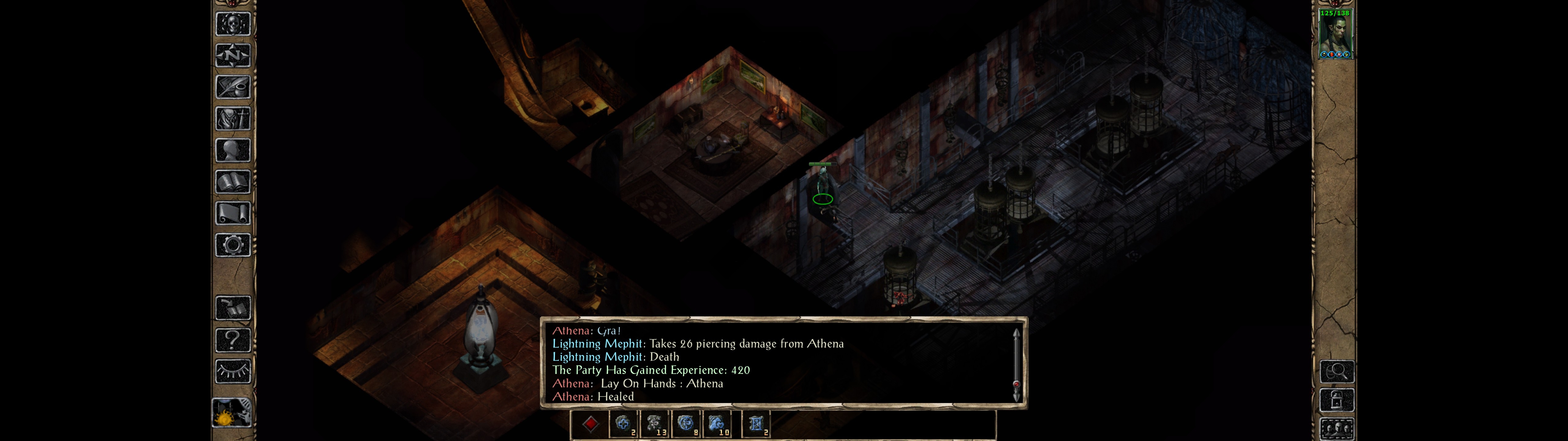The width and height of the screenshot is (1568, 441).
Task: Rest the party using the closed eye button
Action: [x=232, y=371]
